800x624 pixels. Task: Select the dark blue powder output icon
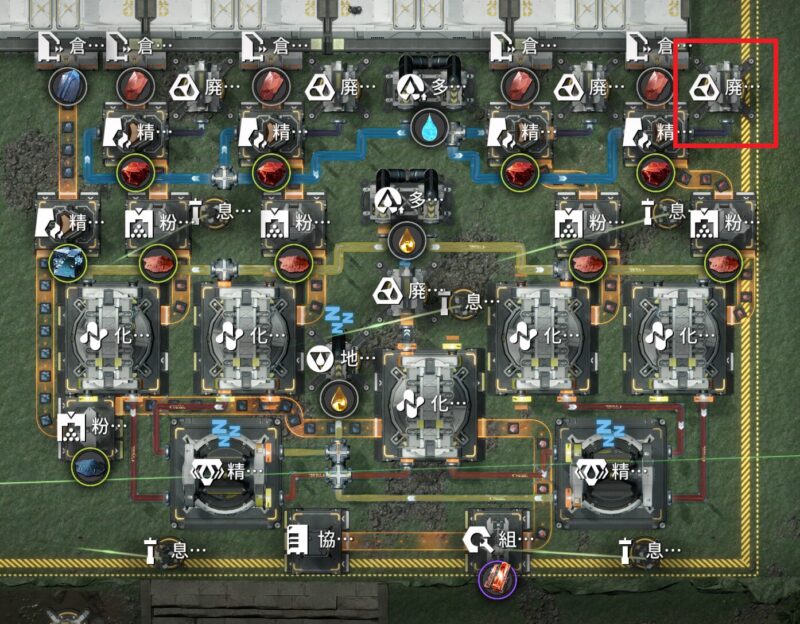pyautogui.click(x=89, y=466)
